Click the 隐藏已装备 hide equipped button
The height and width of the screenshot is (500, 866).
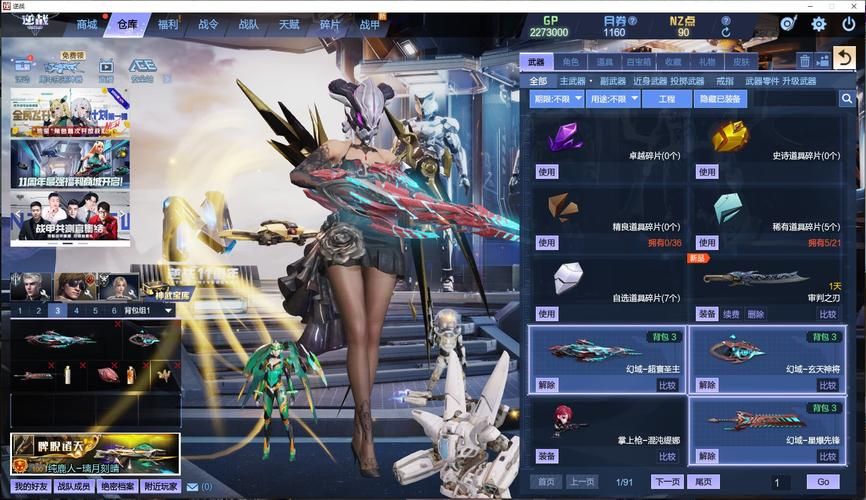(721, 99)
